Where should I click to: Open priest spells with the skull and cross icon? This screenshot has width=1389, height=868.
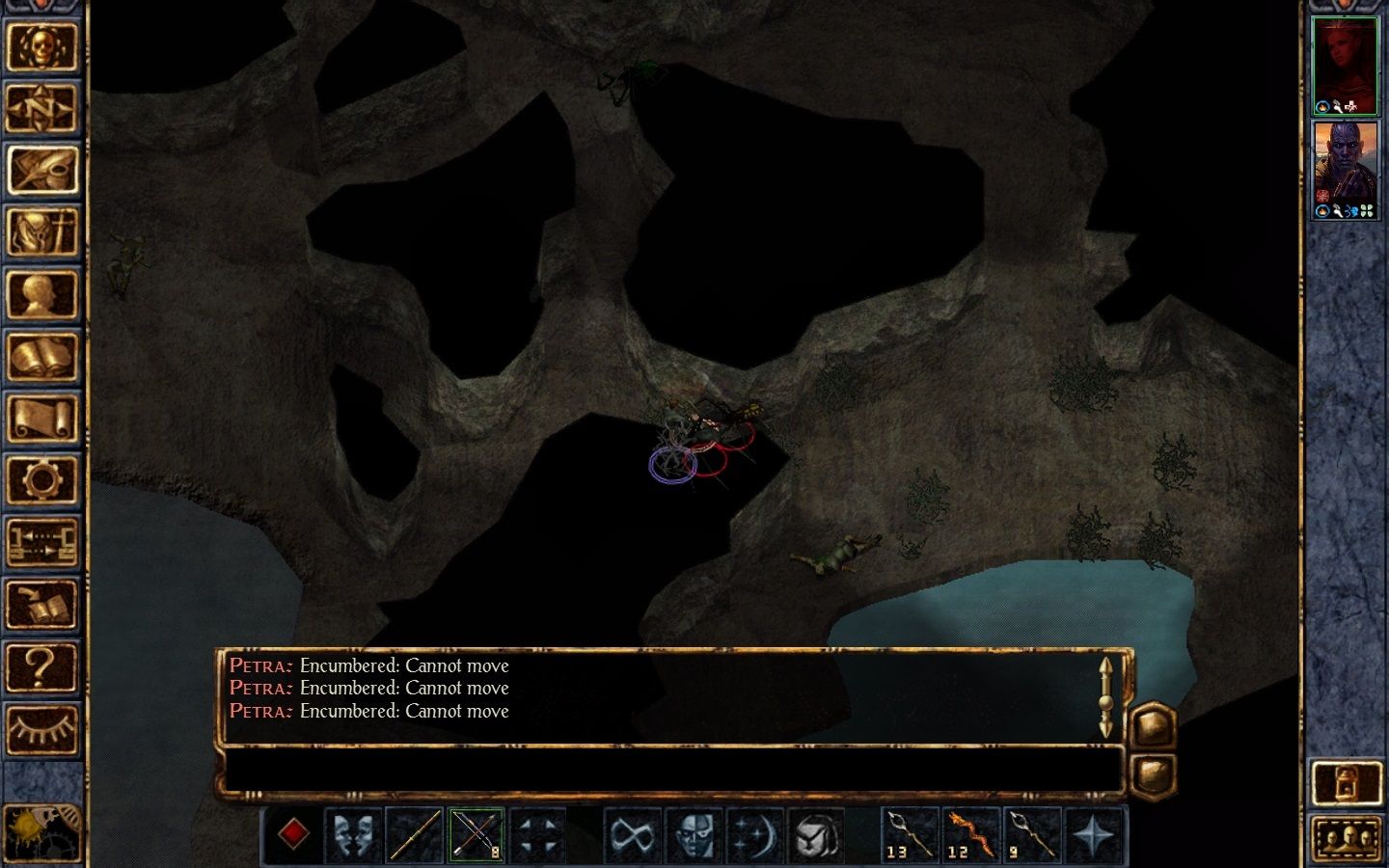pos(42,232)
